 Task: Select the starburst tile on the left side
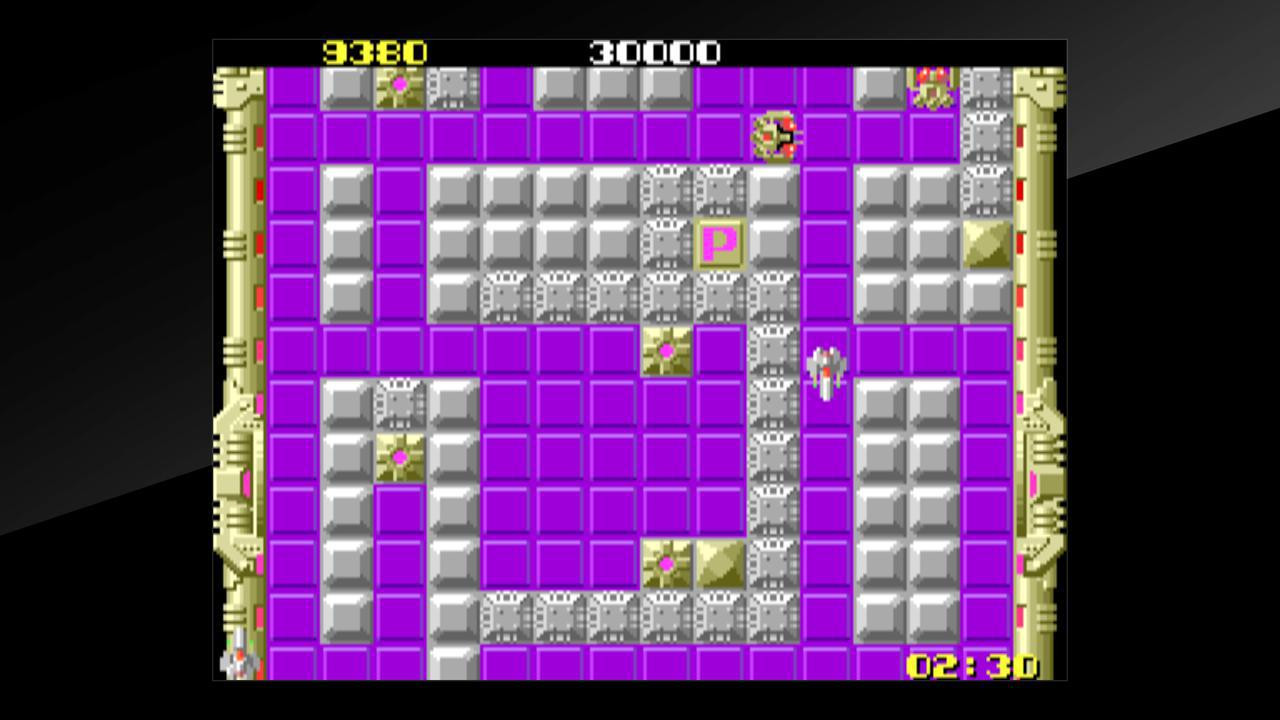pos(400,458)
